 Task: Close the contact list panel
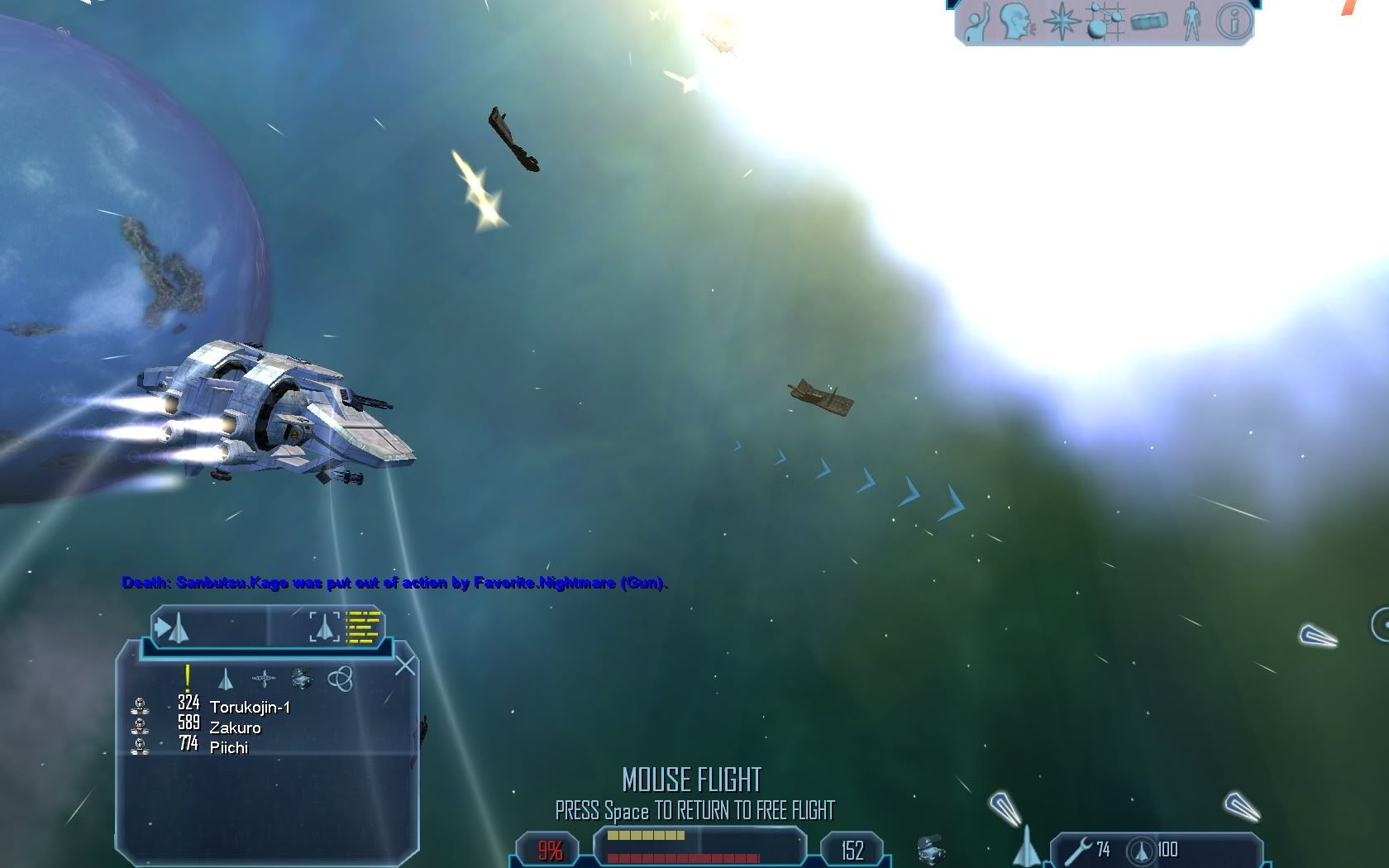(x=405, y=665)
